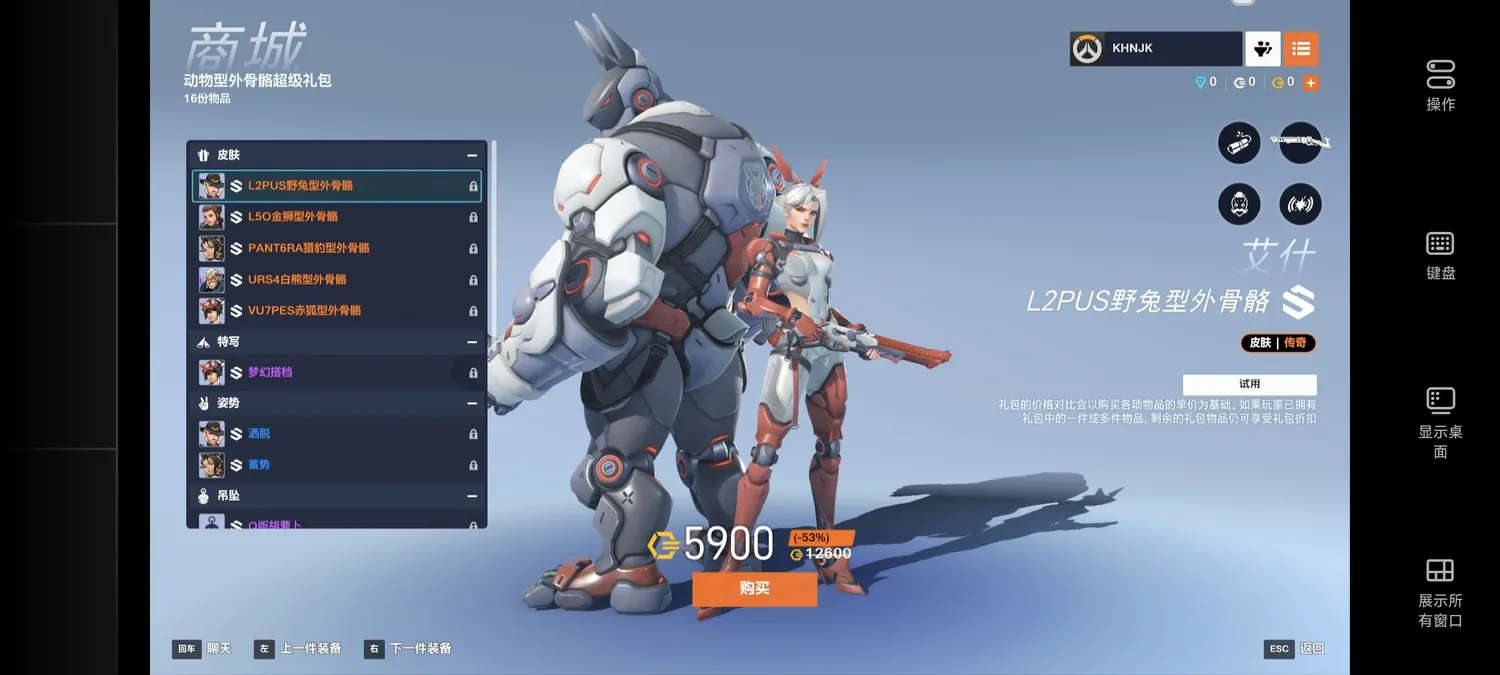Select the L2PUS野兔型外骨骼 skin row

click(336, 186)
